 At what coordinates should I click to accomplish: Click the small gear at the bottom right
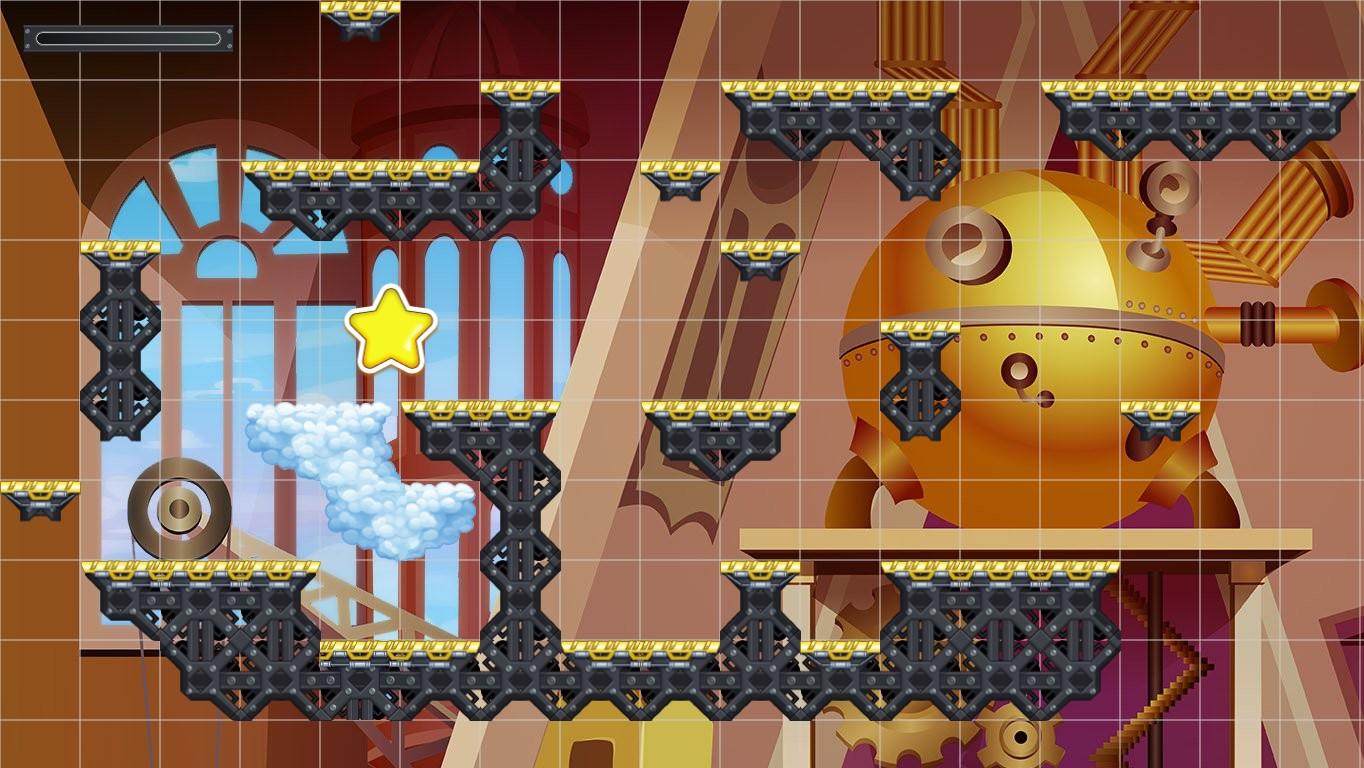tap(1019, 738)
